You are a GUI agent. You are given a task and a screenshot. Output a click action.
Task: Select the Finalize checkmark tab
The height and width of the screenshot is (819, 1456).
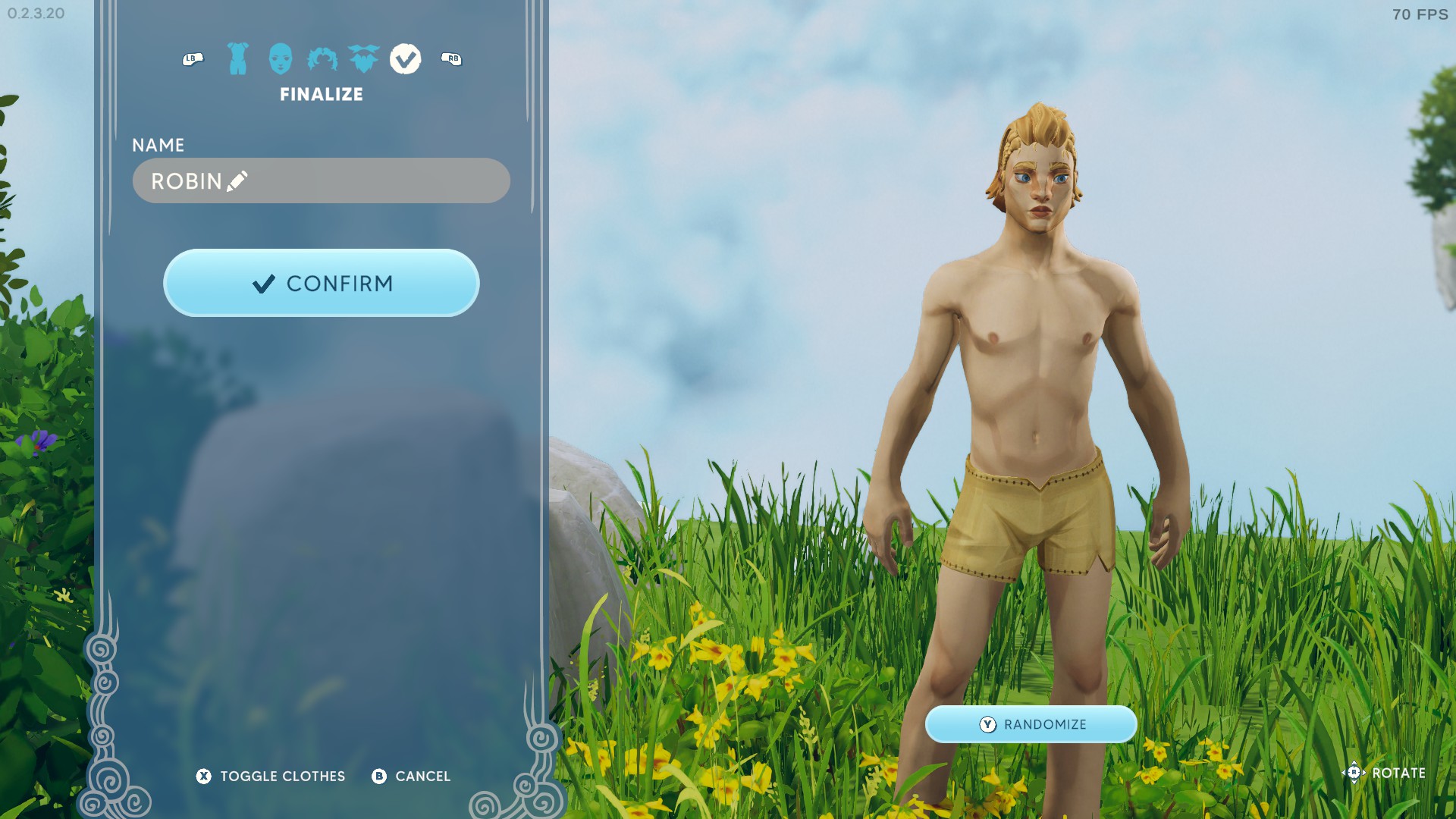pyautogui.click(x=406, y=58)
